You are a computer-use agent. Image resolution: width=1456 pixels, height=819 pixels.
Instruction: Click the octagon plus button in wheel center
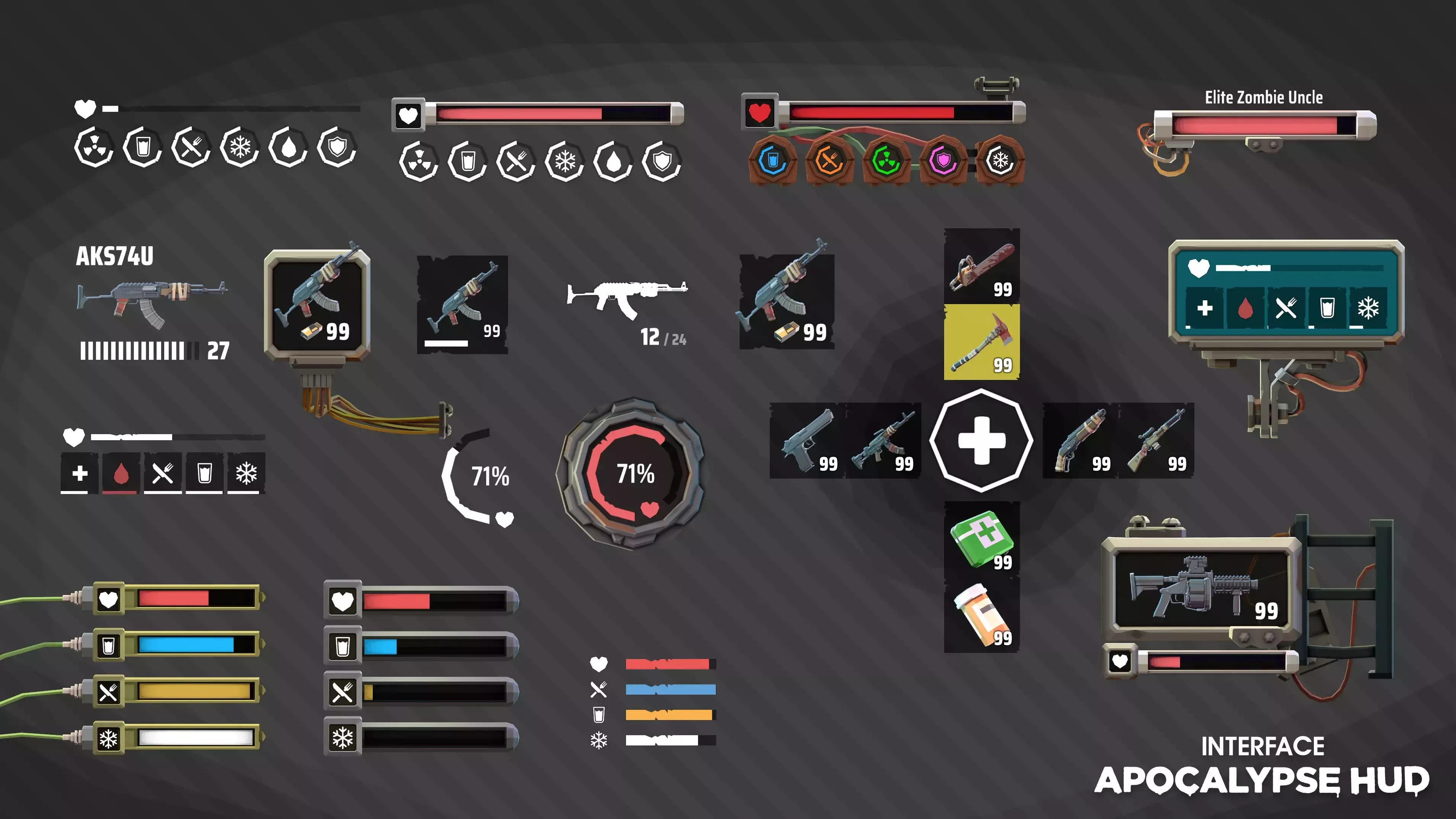982,440
